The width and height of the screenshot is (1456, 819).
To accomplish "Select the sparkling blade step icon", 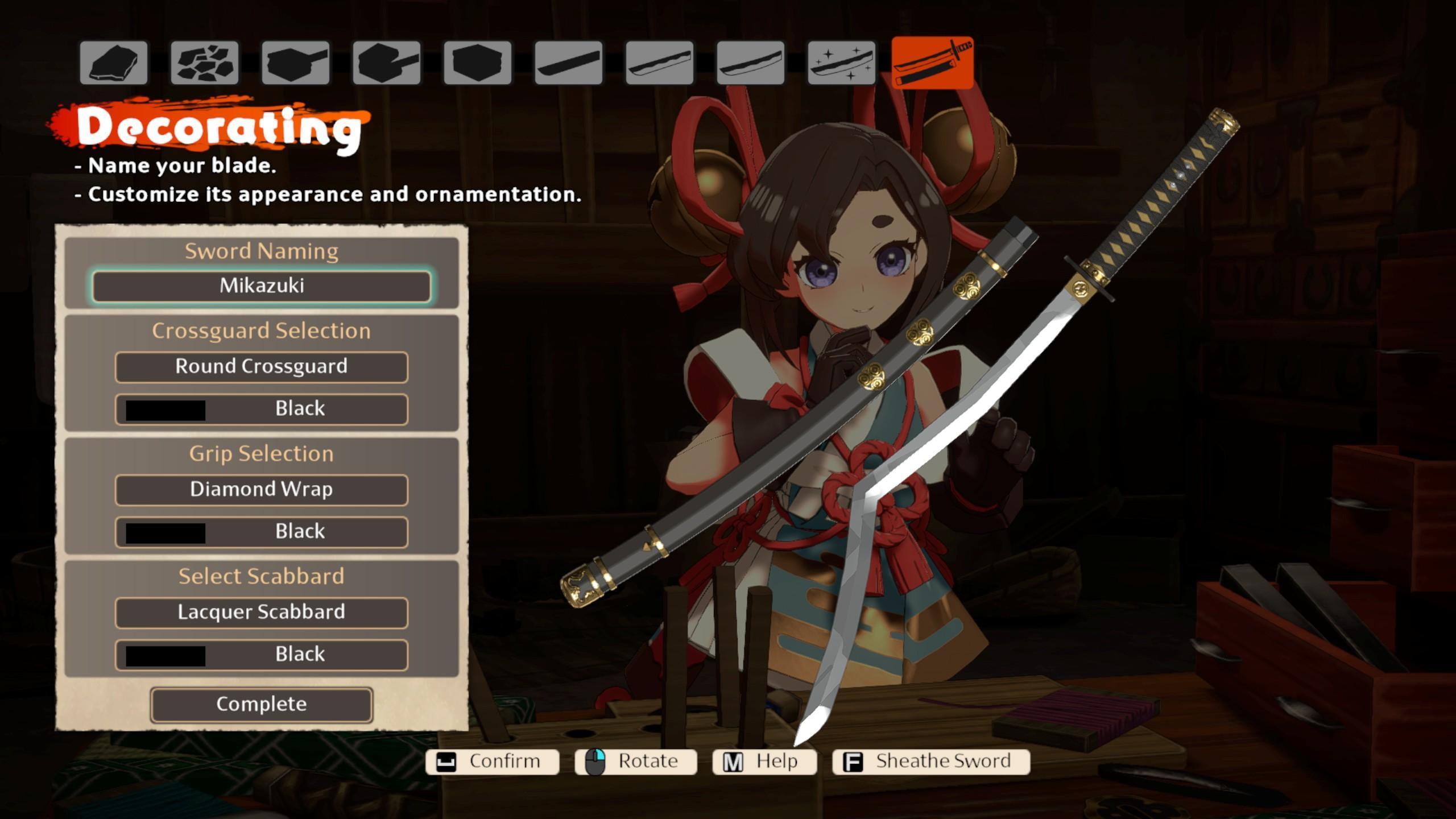I will [x=842, y=63].
